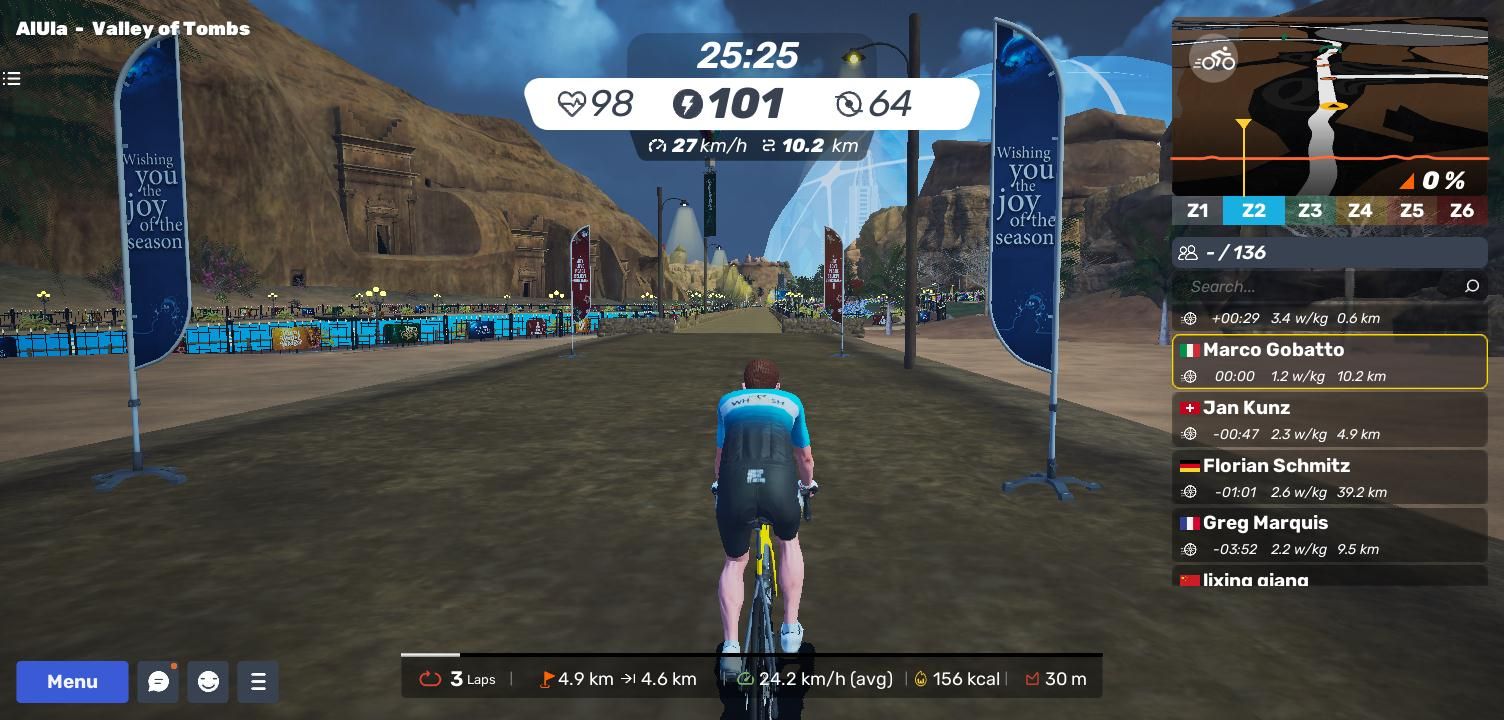Click the Z2 power zone tab
Screen dimensions: 1504x720
click(1253, 211)
